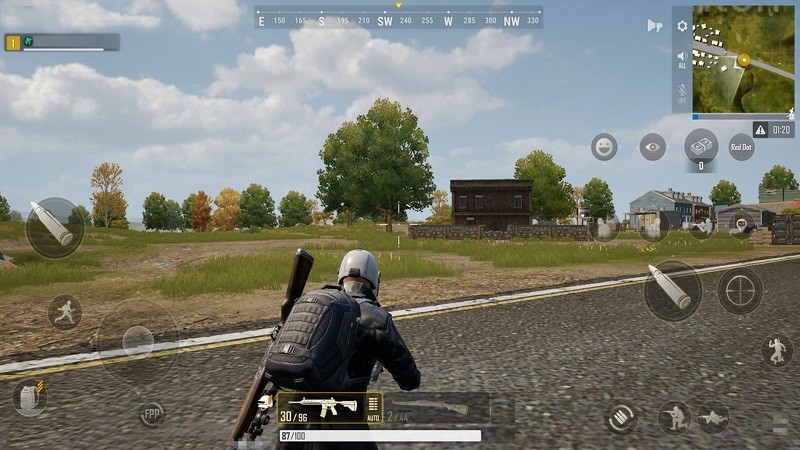Crouch using the kneeling soldier button
The height and width of the screenshot is (450, 800).
pyautogui.click(x=673, y=417)
